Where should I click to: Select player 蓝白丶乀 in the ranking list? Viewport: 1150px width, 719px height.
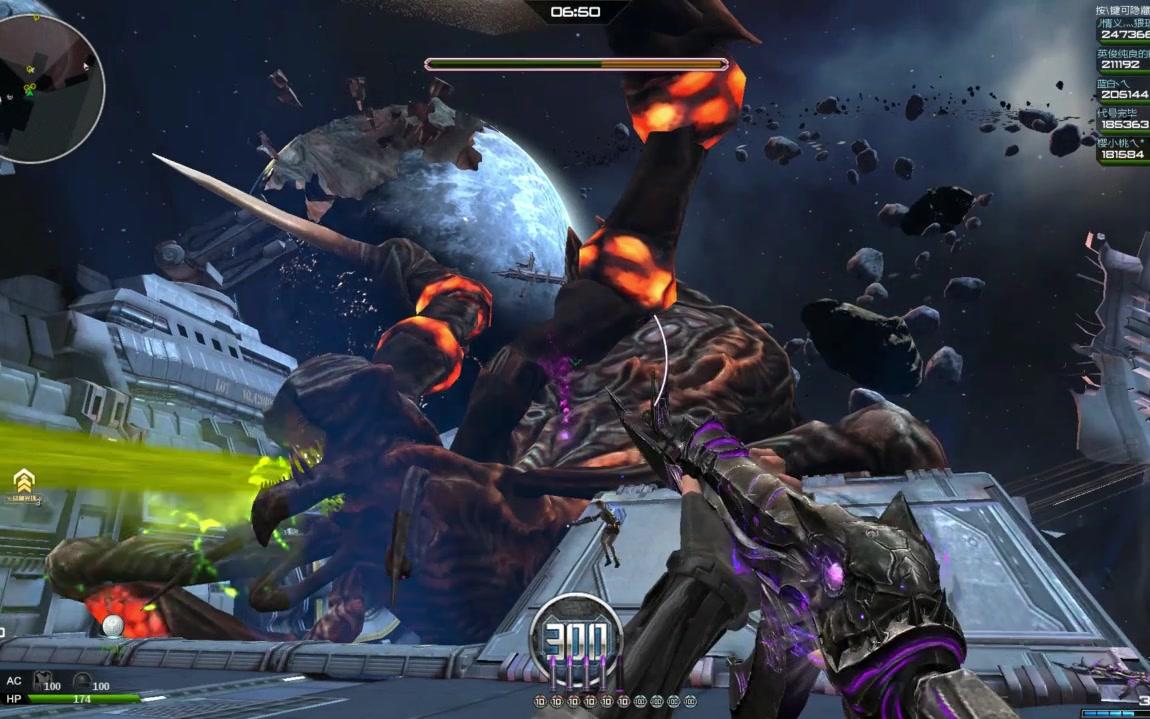tap(1123, 88)
